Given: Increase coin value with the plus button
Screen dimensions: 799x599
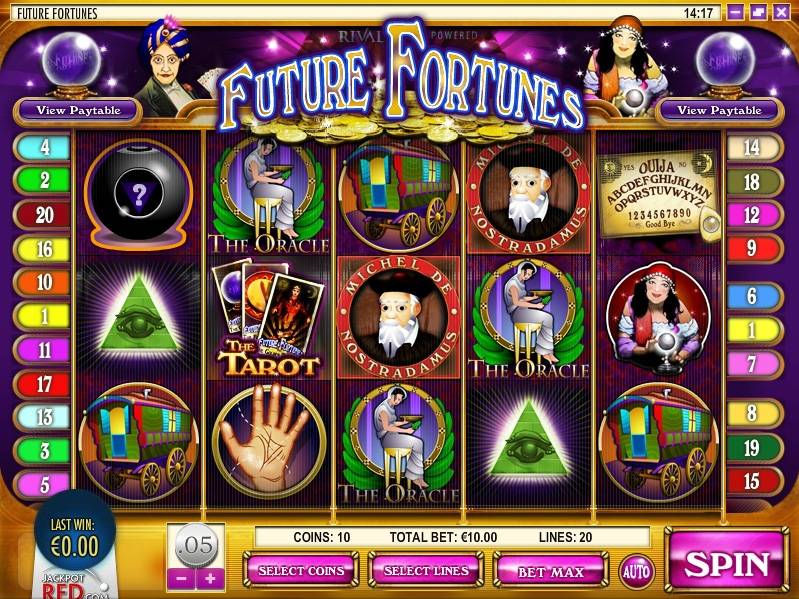Looking at the screenshot, I should point(209,578).
